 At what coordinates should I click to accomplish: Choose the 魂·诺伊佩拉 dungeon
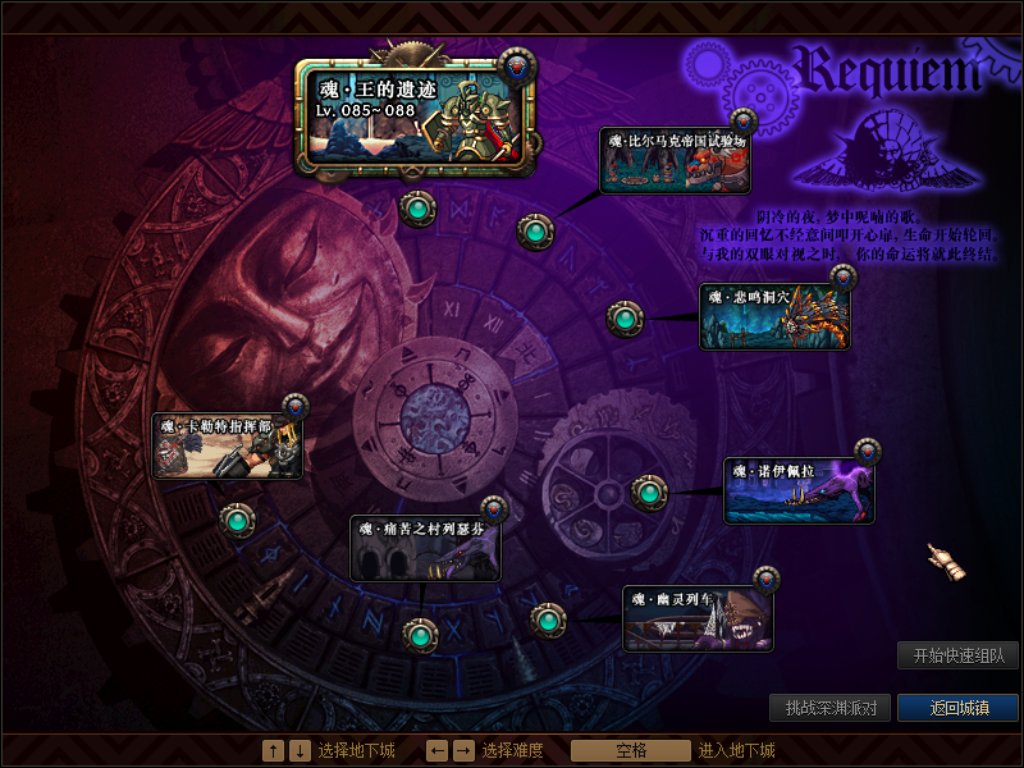799,491
